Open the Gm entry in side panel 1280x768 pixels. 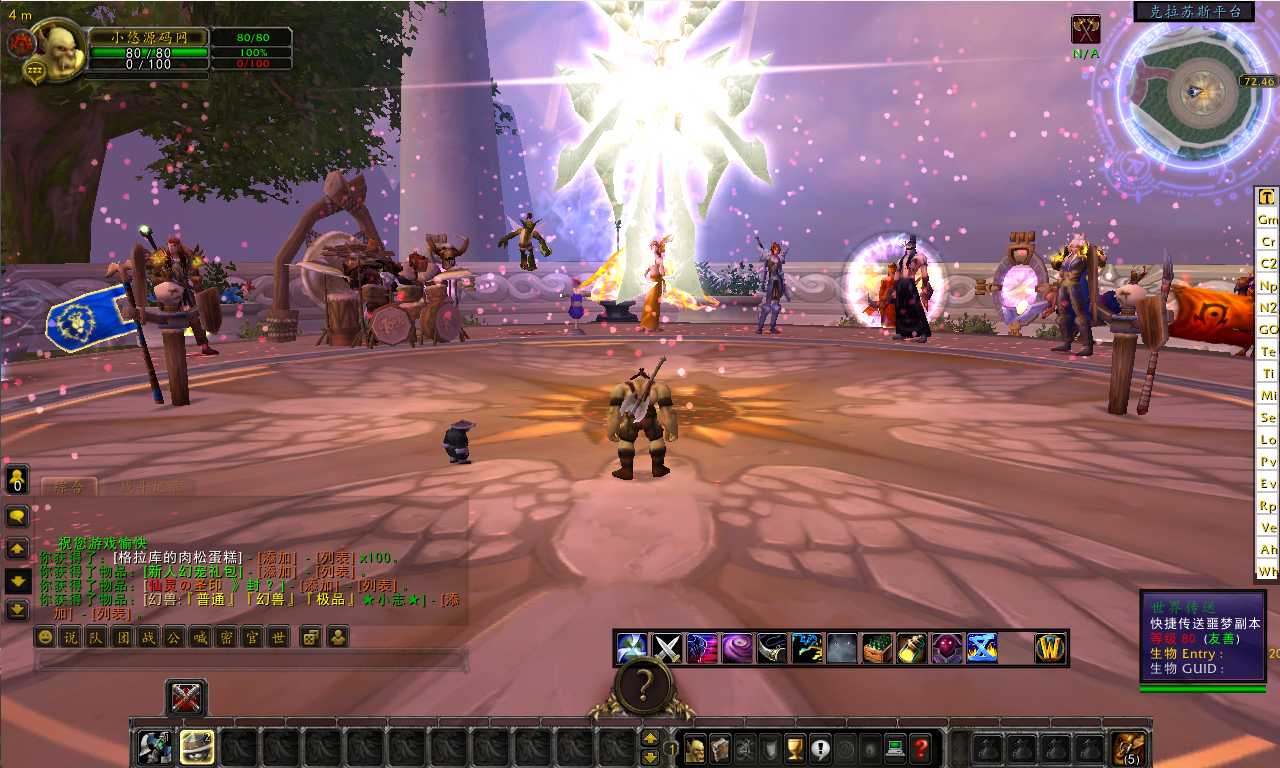pos(1267,219)
